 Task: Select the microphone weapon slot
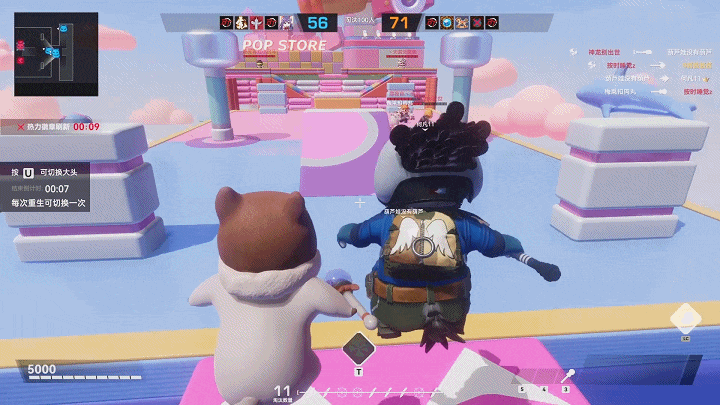pos(568,375)
